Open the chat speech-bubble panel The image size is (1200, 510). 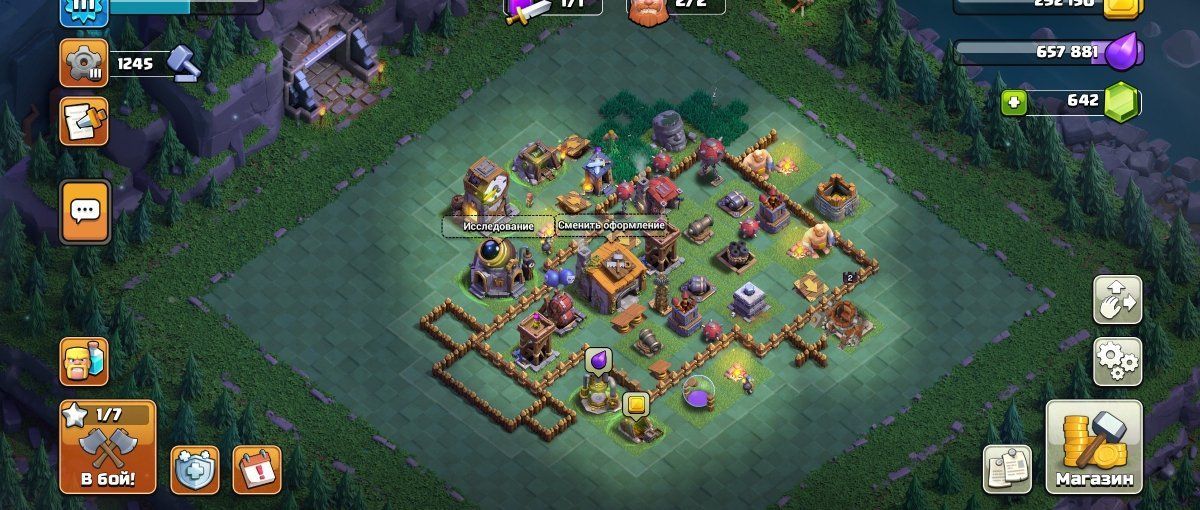(x=85, y=211)
